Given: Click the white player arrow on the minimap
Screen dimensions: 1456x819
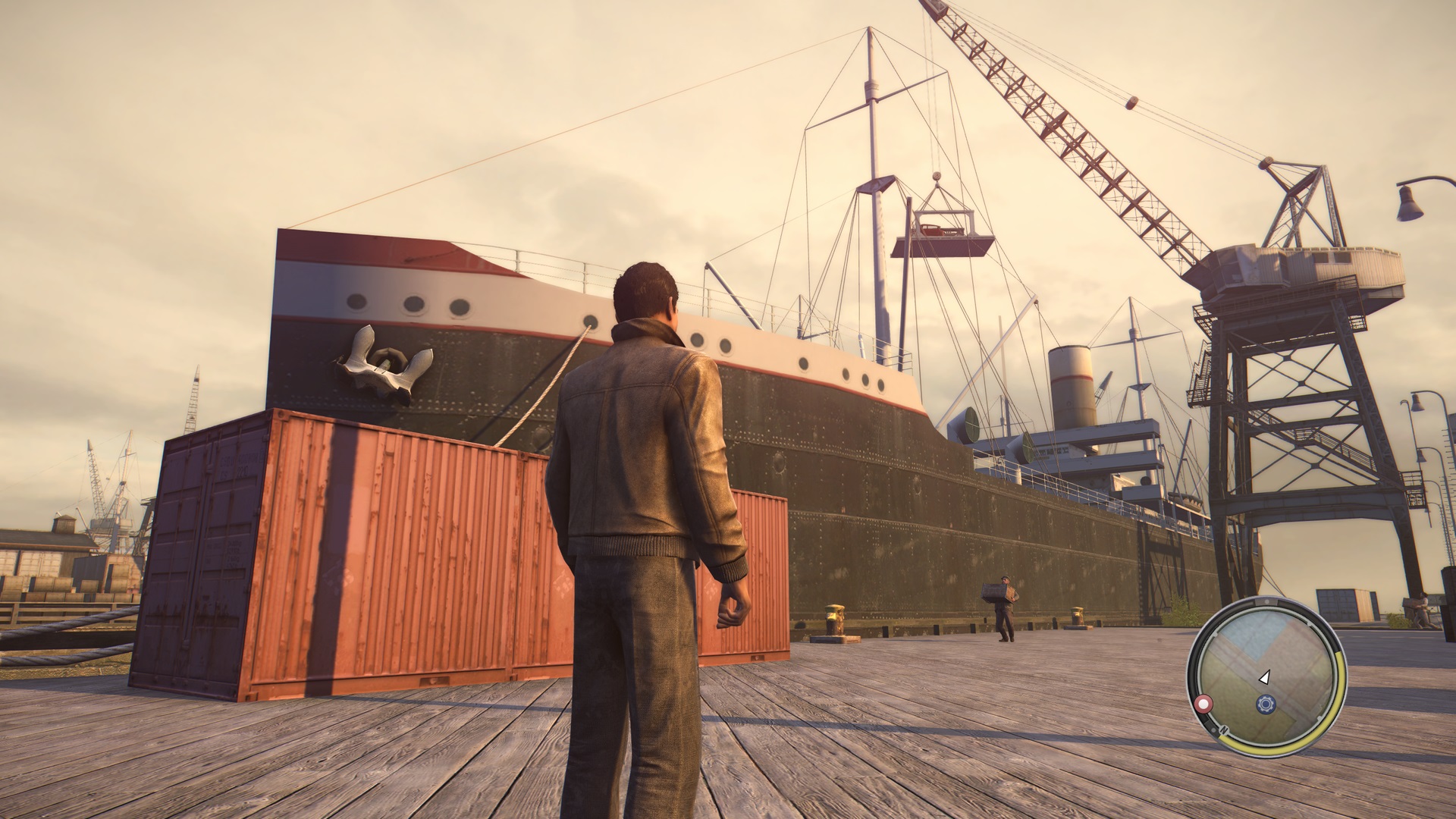Looking at the screenshot, I should (x=1264, y=676).
